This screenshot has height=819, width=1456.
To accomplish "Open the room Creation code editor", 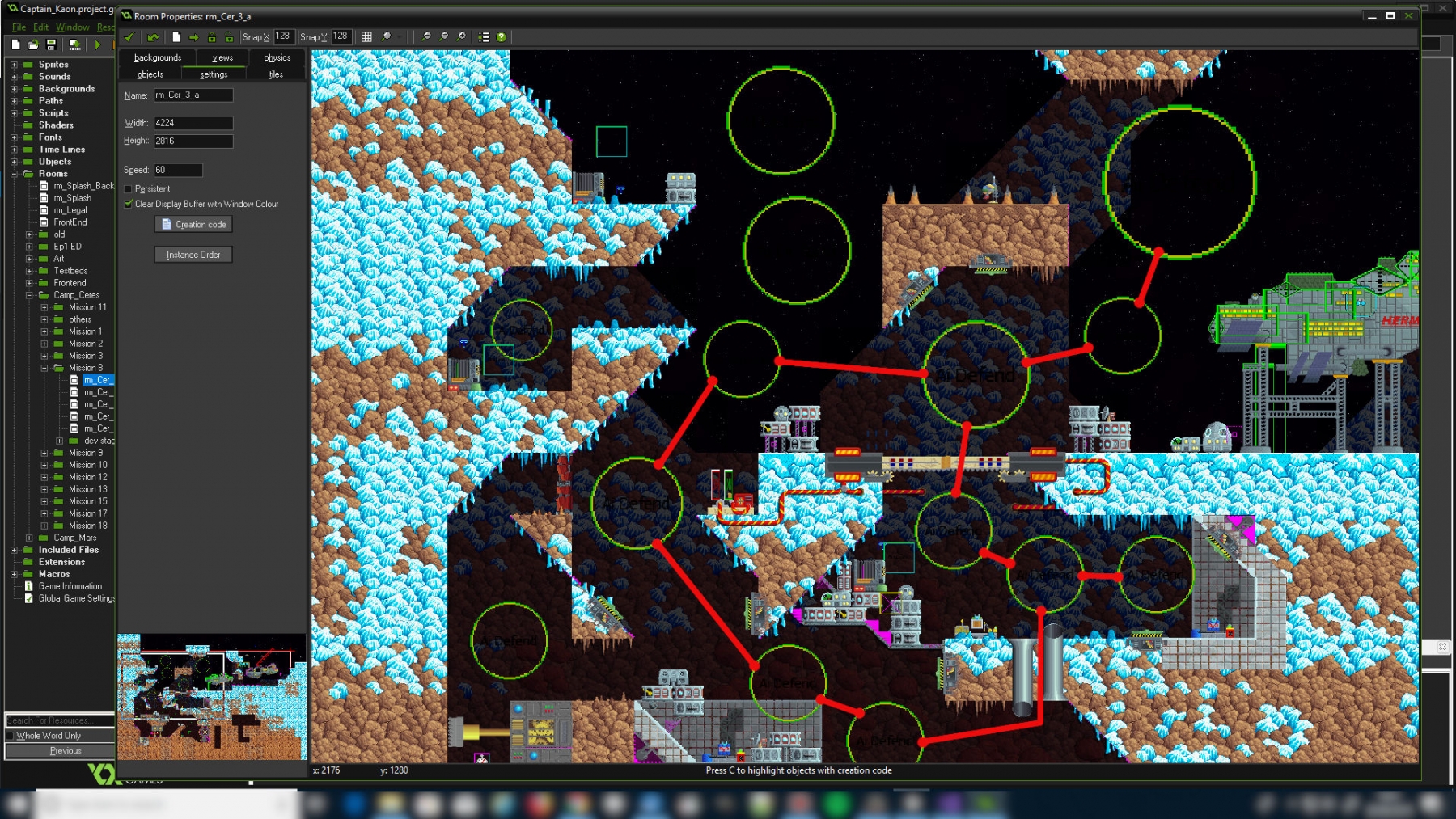I will tap(193, 225).
